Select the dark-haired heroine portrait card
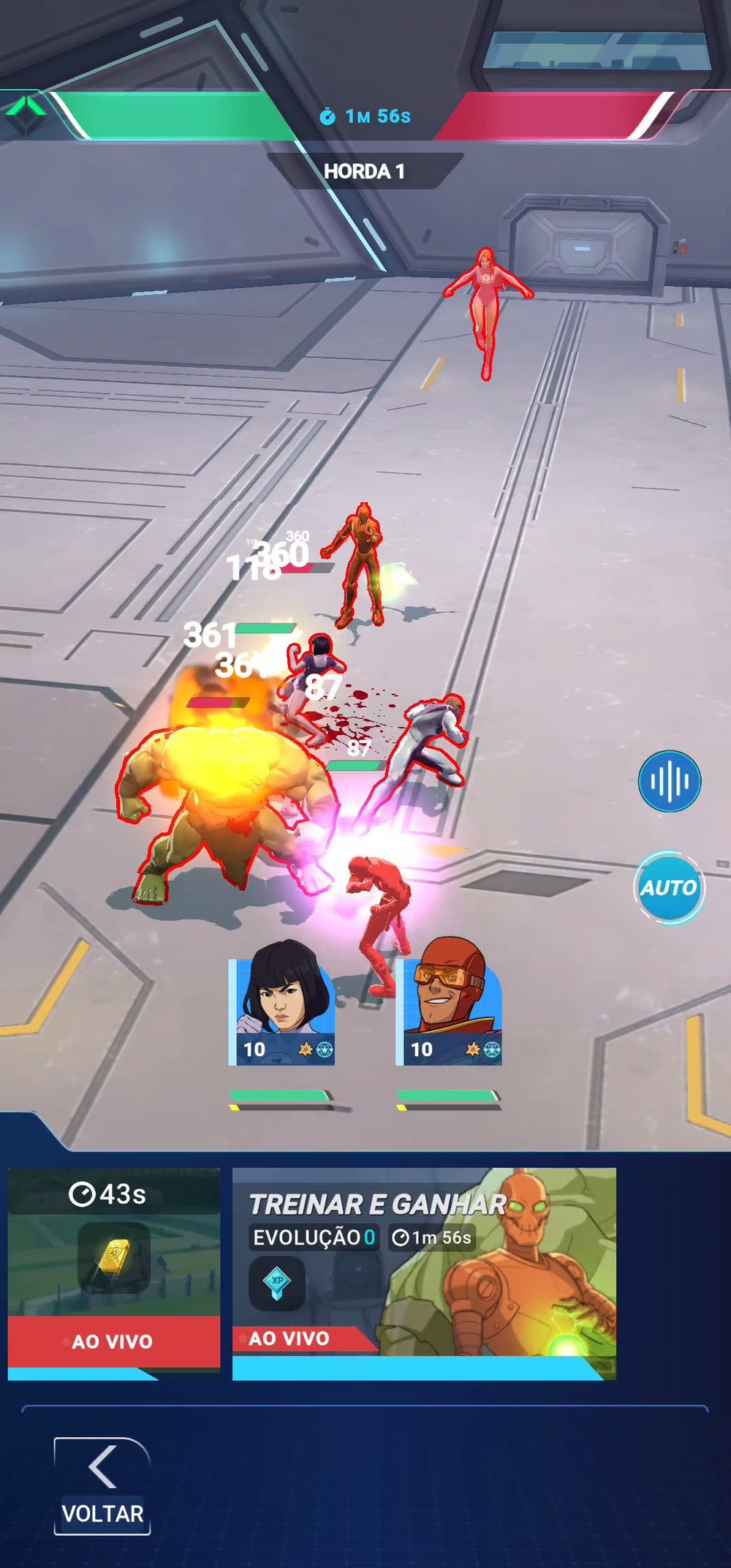The image size is (731, 1568). click(282, 1003)
